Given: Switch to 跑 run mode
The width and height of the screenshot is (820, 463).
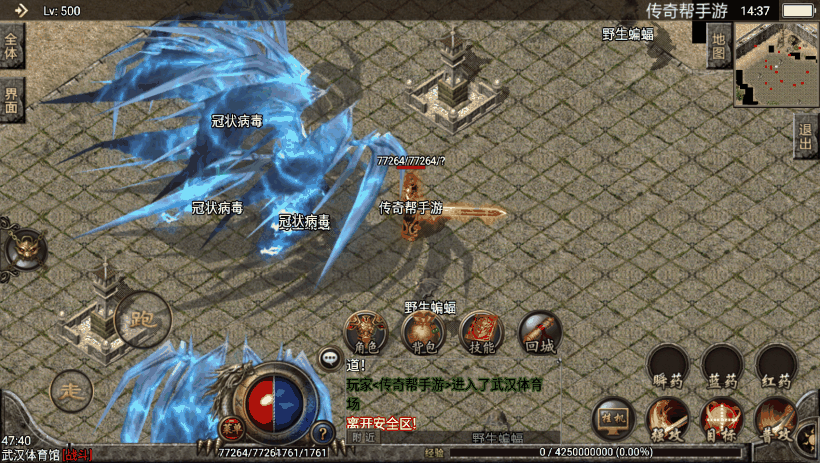Looking at the screenshot, I should click(x=142, y=322).
